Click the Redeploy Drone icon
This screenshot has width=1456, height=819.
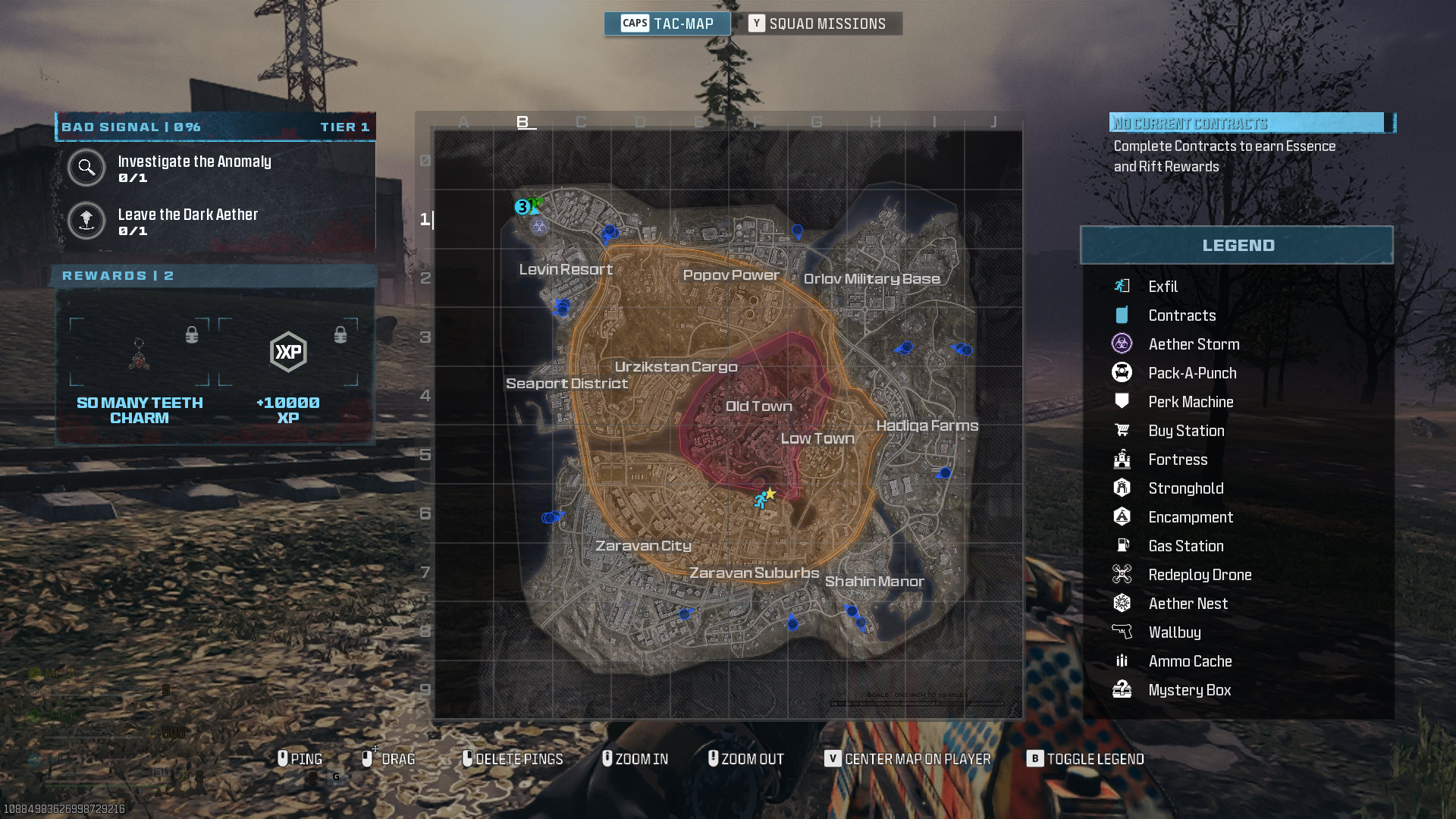(x=1123, y=574)
